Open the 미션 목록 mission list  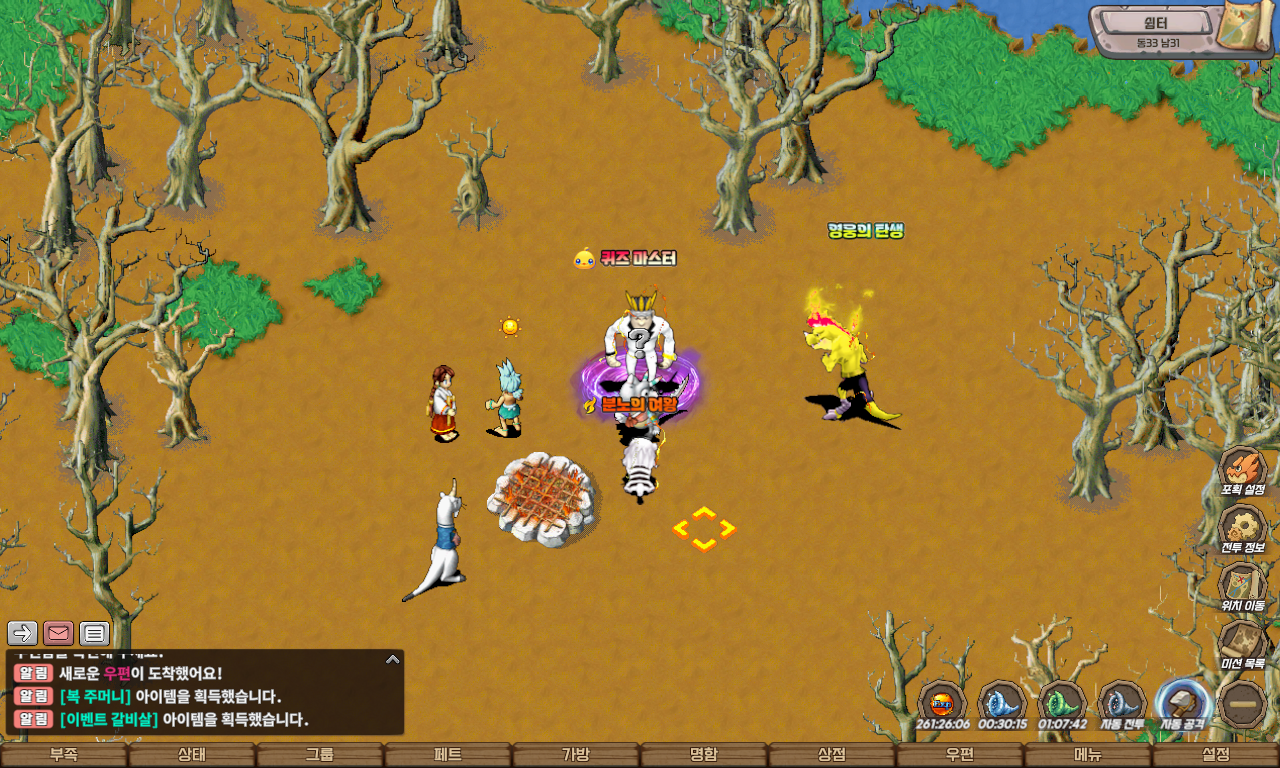tap(1243, 643)
